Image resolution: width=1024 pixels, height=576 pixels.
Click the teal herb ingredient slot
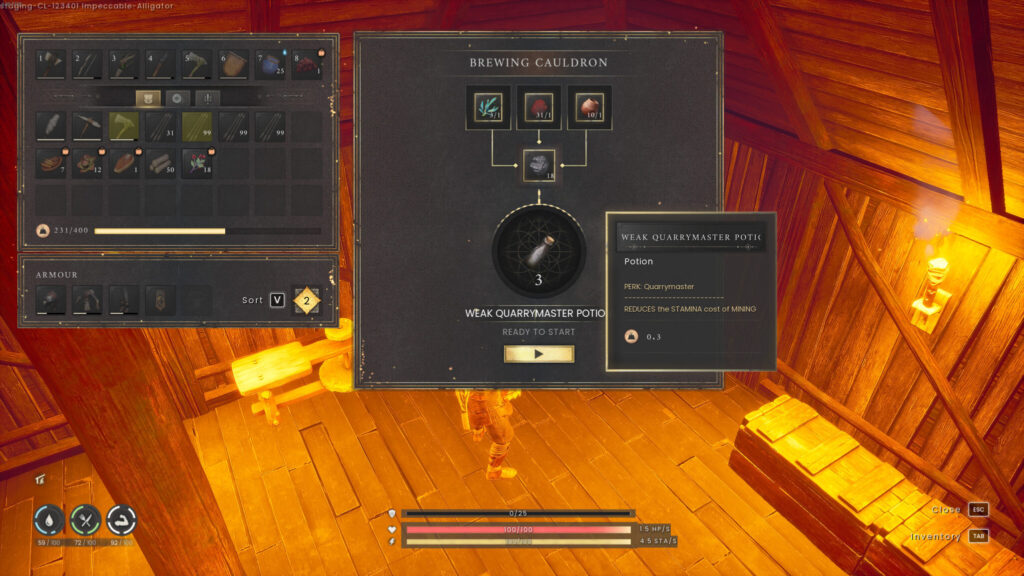click(x=490, y=108)
